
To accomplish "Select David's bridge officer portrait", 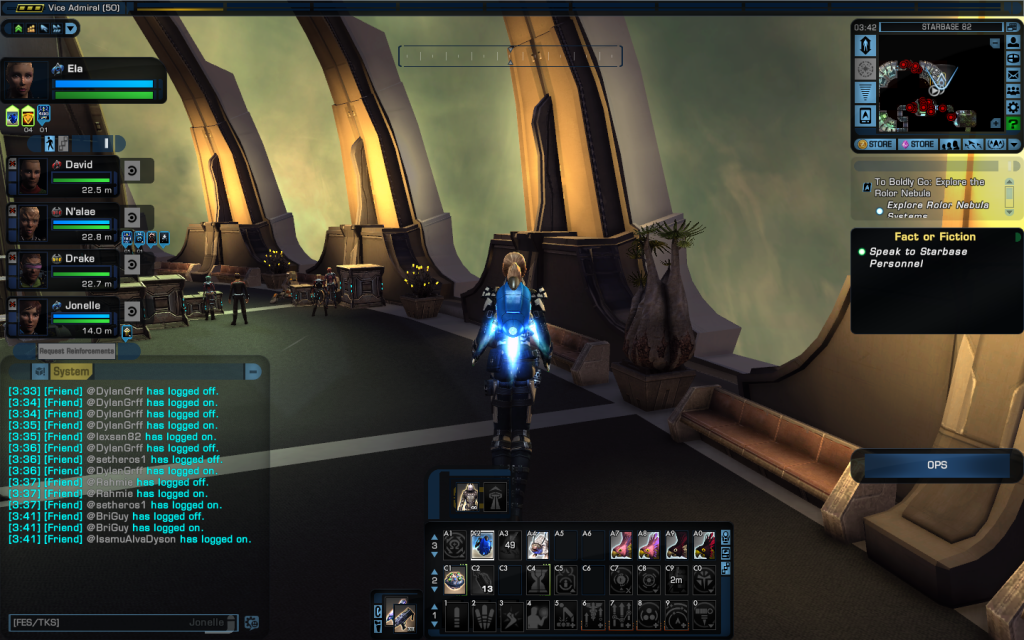I will pos(31,177).
